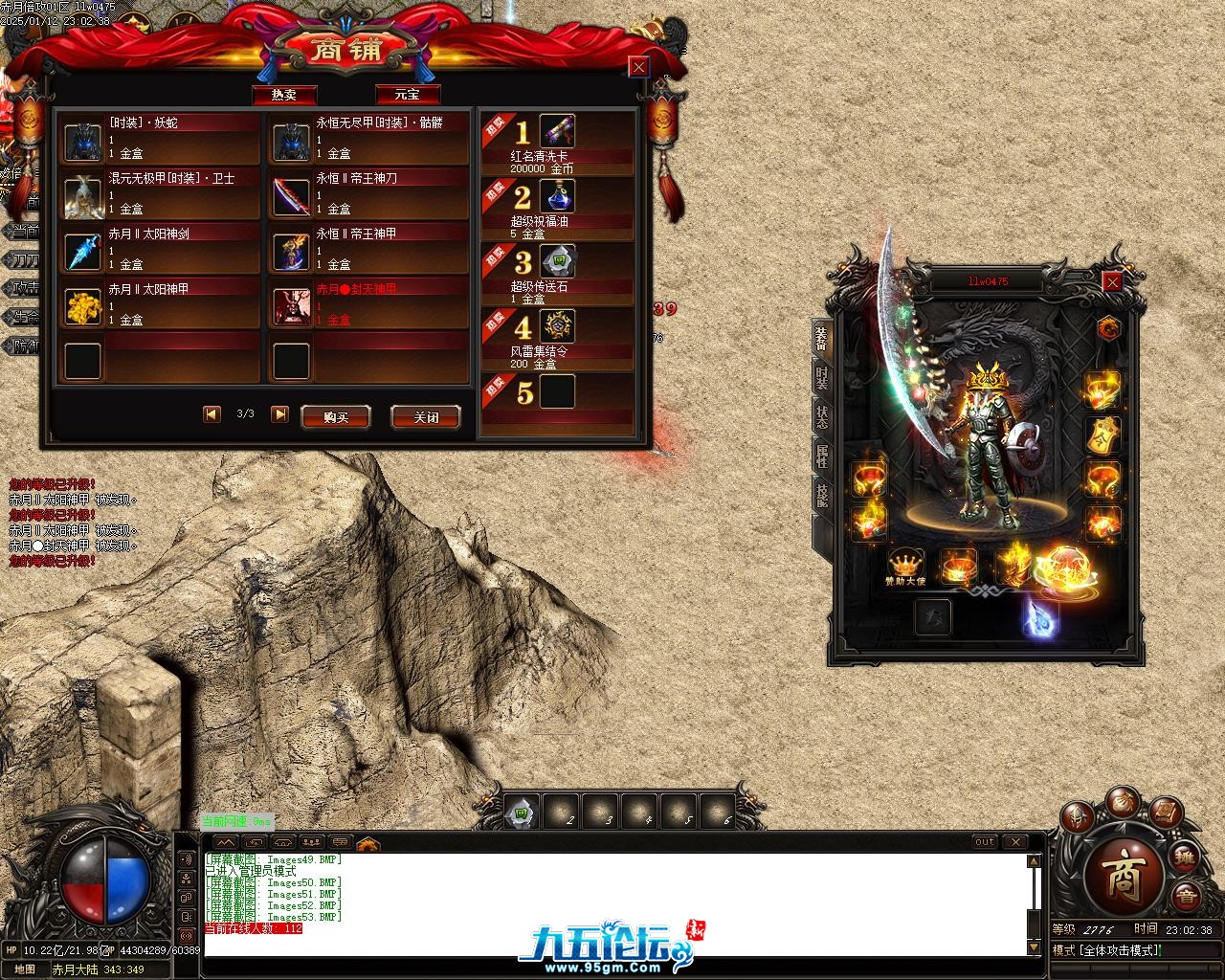Image resolution: width=1225 pixels, height=980 pixels.
Task: Open the shop with the large 商 button
Action: click(1122, 877)
